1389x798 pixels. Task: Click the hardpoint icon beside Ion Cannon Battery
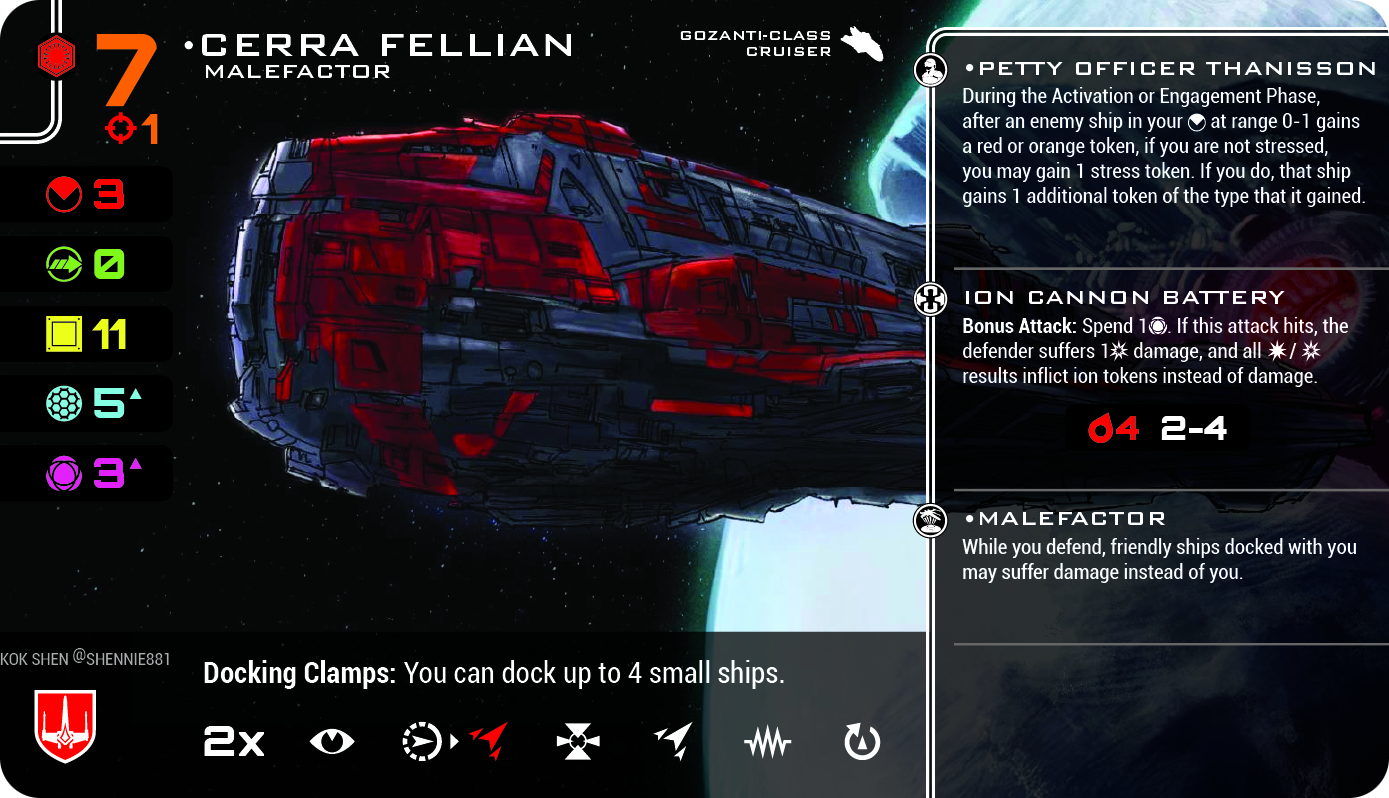point(931,299)
